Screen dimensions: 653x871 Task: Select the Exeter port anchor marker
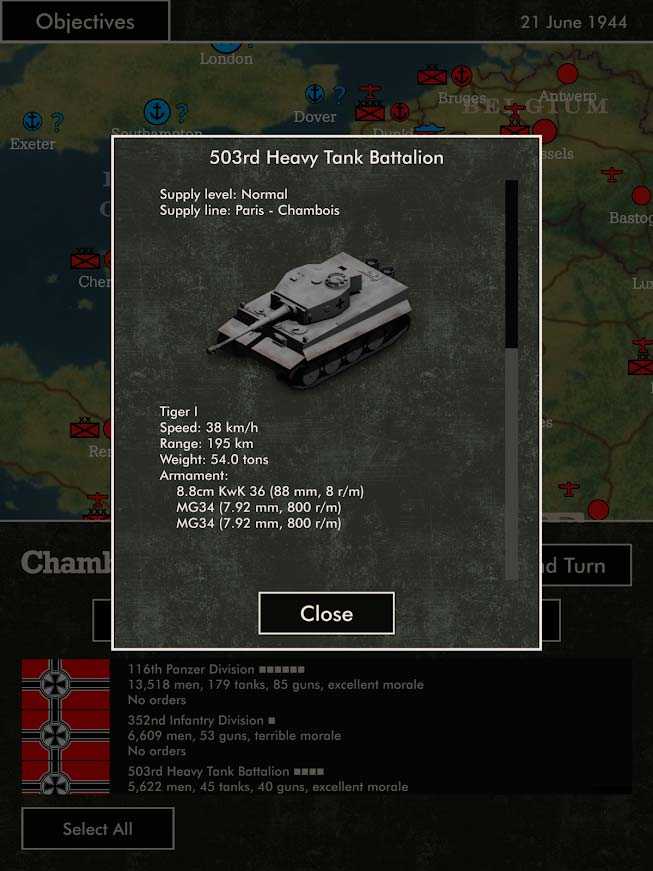33,121
